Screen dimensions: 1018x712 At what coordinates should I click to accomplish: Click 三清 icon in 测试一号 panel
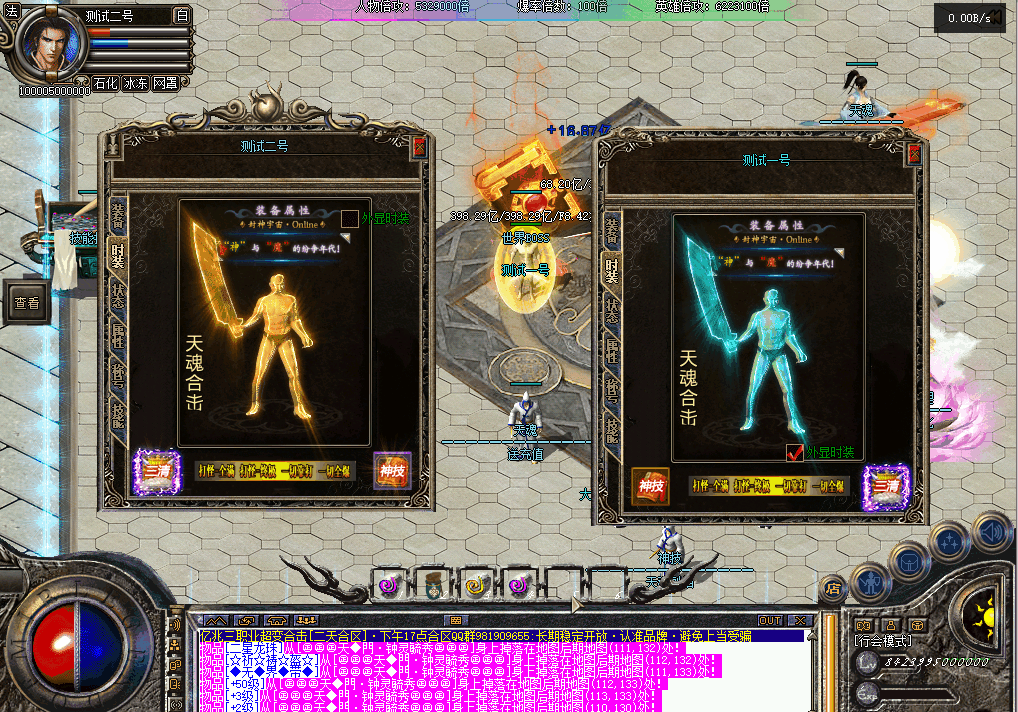click(x=885, y=487)
